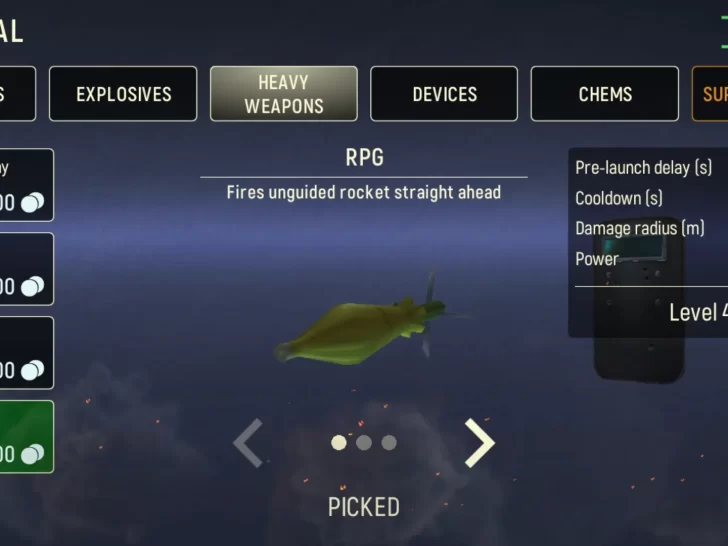Show the Chems category tab

pos(605,94)
